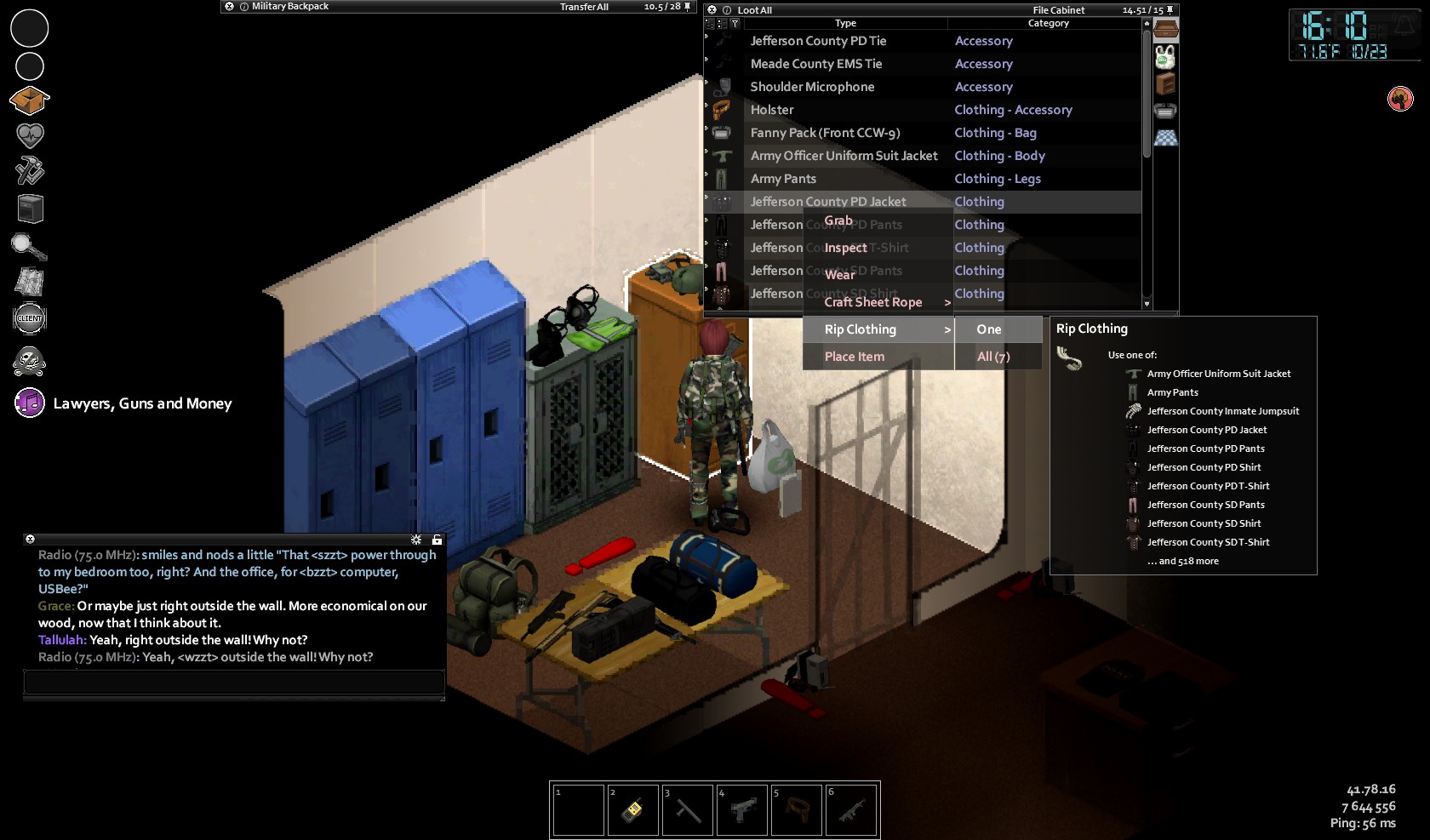Click Transfer All in Military Backpack
The image size is (1430, 840).
pos(584,7)
